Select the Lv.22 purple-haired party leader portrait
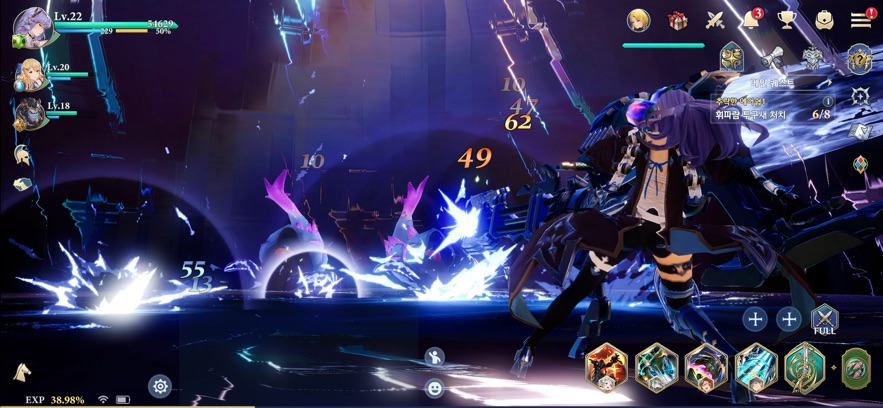This screenshot has width=883, height=408. point(32,27)
